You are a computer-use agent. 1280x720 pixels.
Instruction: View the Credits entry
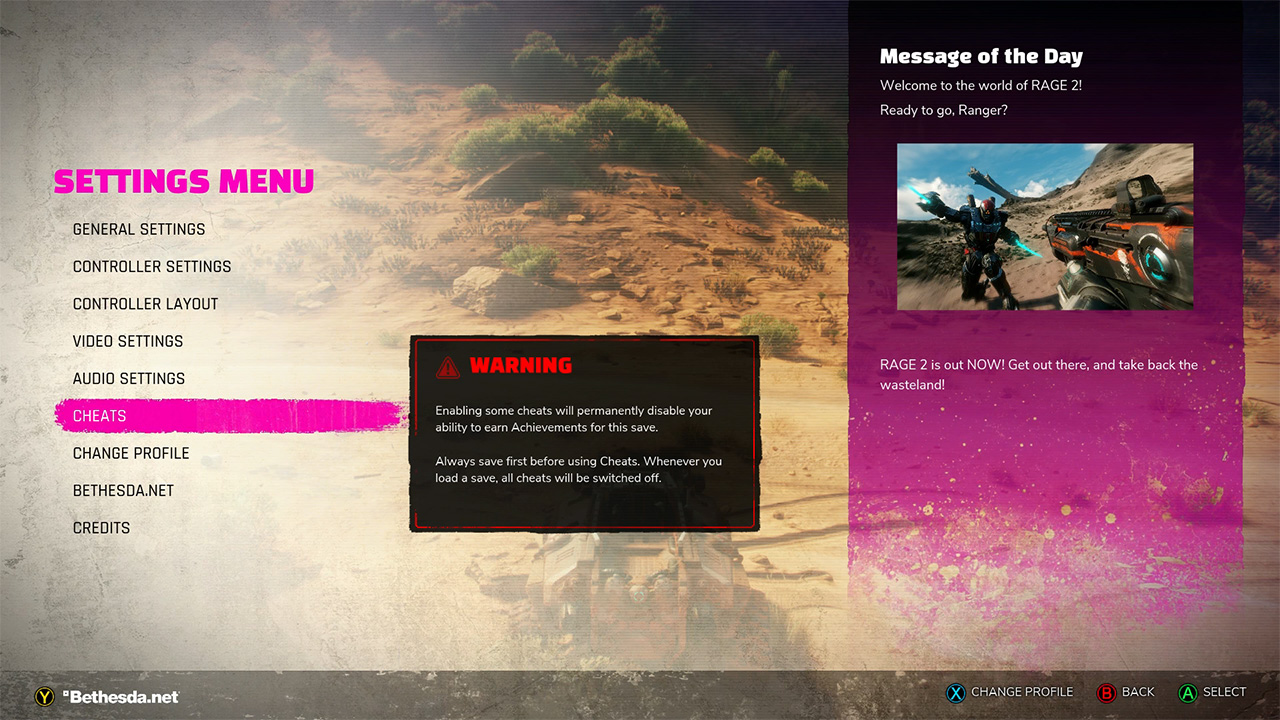(x=101, y=527)
